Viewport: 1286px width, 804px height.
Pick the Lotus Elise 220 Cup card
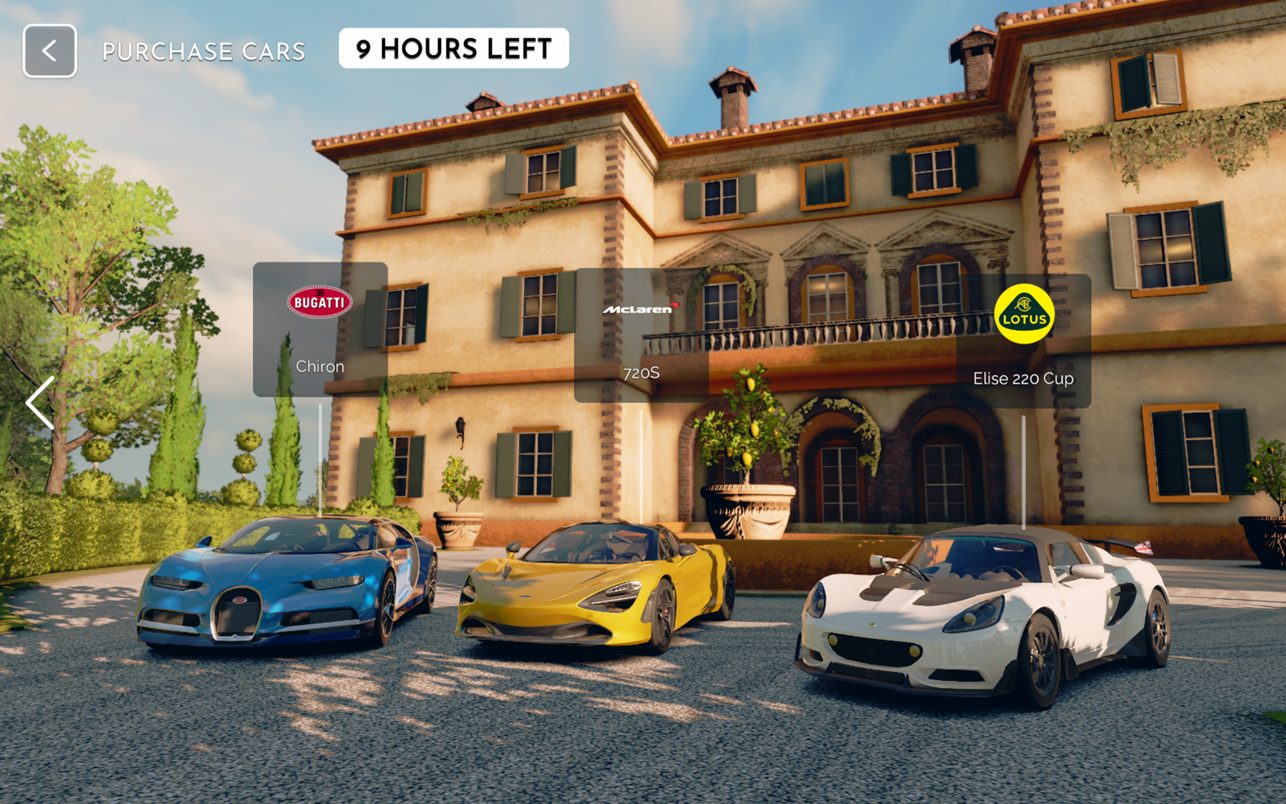[x=1023, y=341]
